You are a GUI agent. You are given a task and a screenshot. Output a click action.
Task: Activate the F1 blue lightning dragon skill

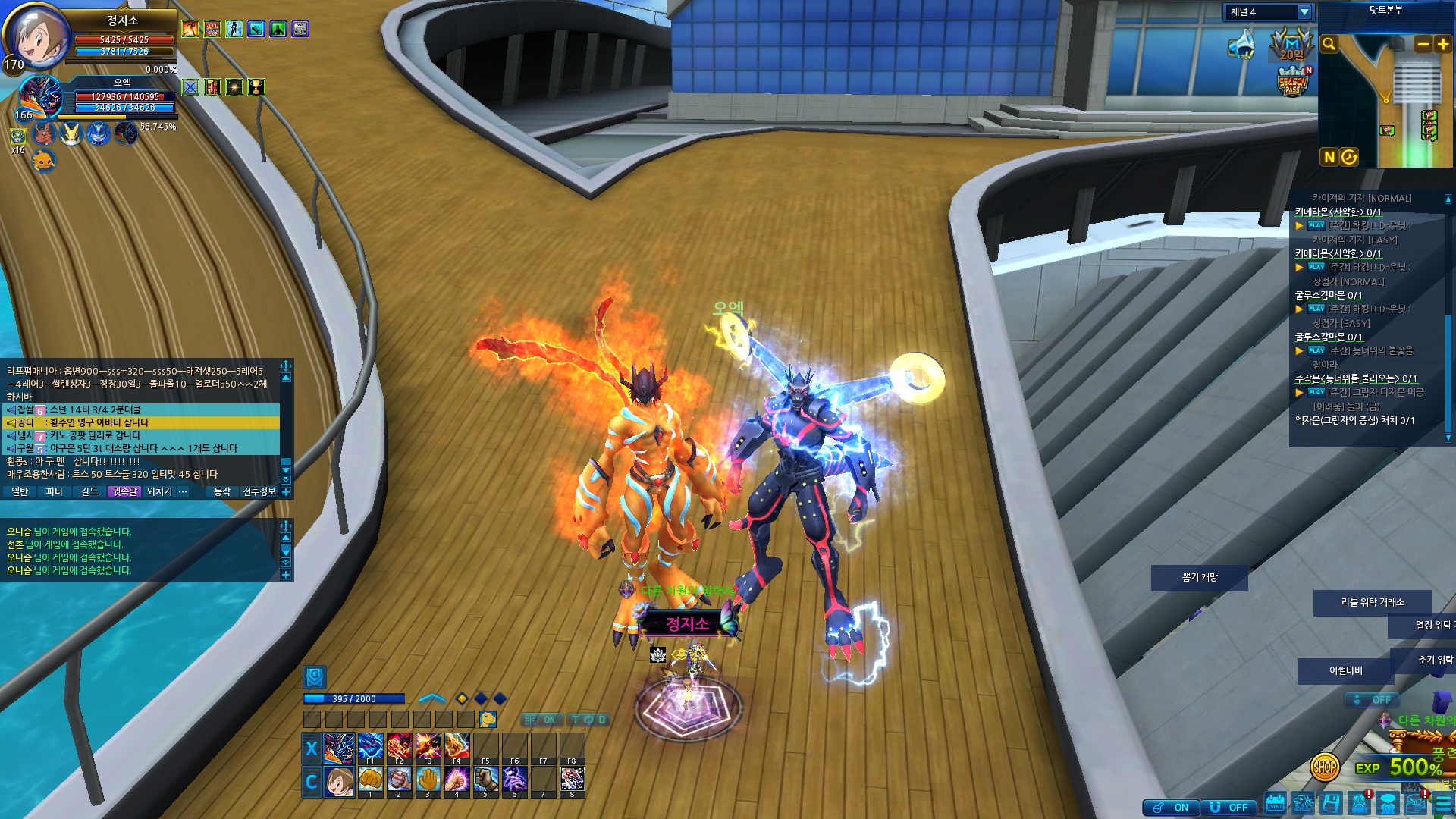click(370, 746)
